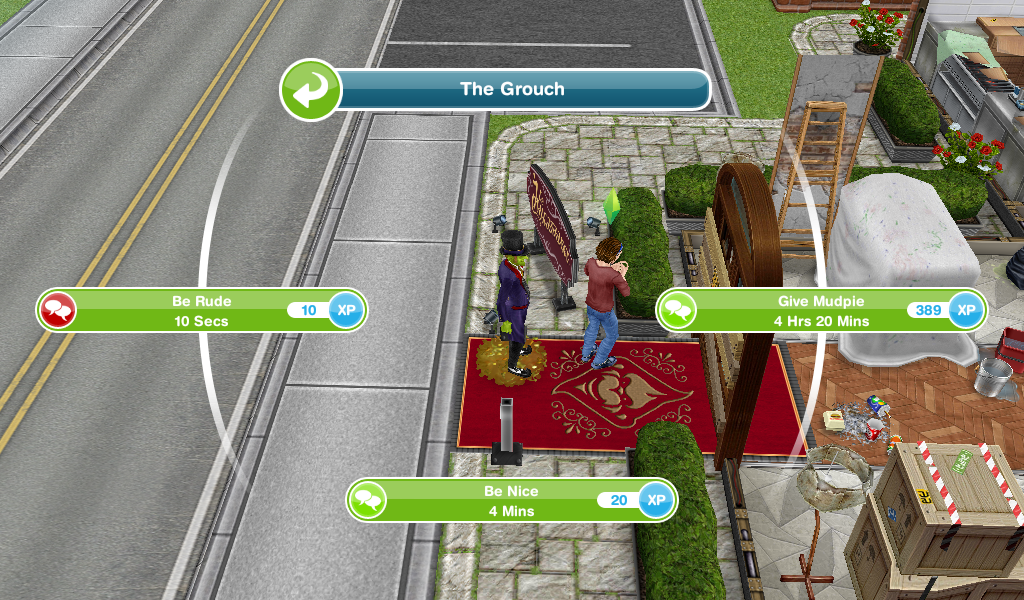Viewport: 1024px width, 600px height.
Task: Click the green back arrow button
Action: click(x=309, y=89)
